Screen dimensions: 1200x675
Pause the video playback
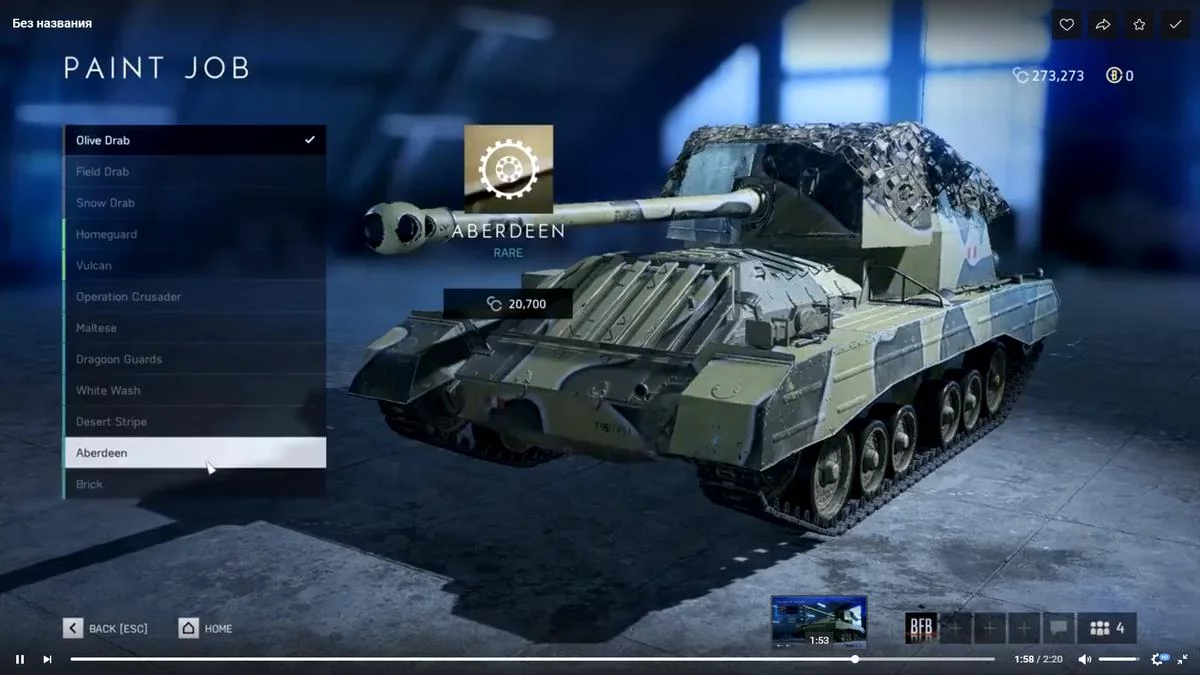click(x=20, y=659)
